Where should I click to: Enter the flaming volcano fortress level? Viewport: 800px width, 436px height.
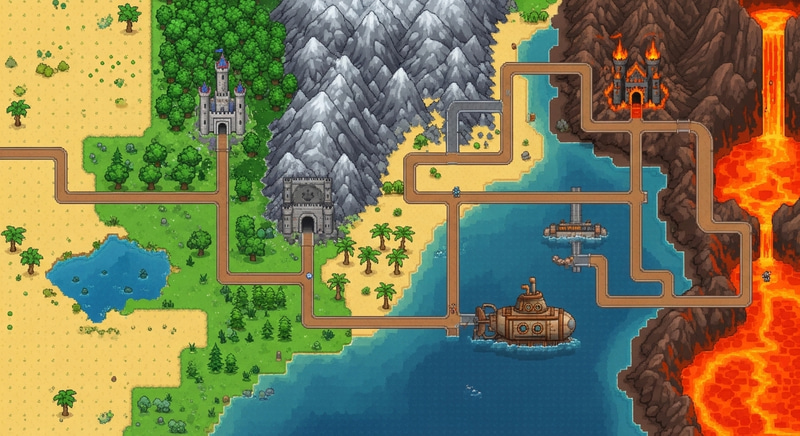[x=636, y=79]
